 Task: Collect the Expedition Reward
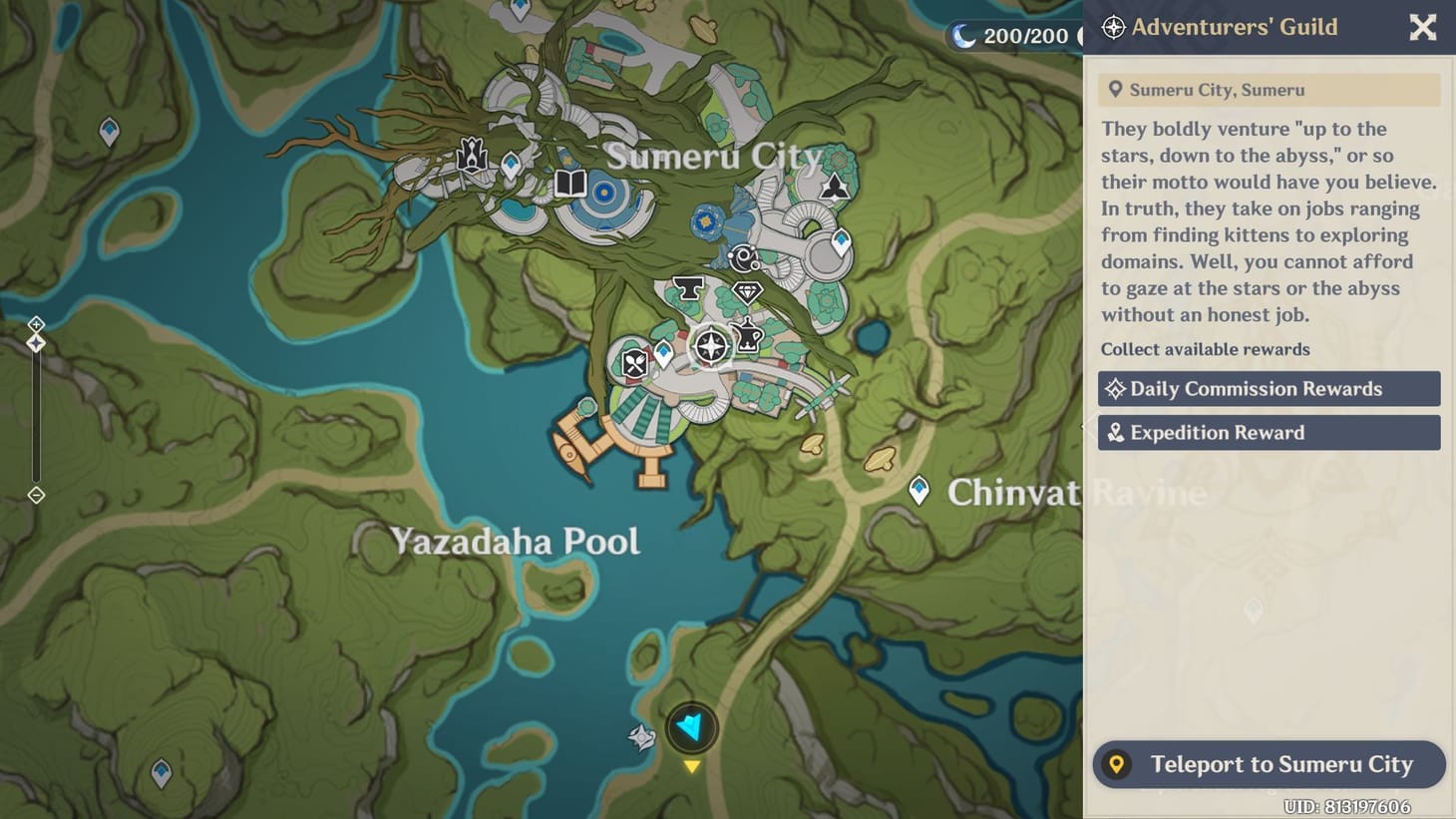1269,432
